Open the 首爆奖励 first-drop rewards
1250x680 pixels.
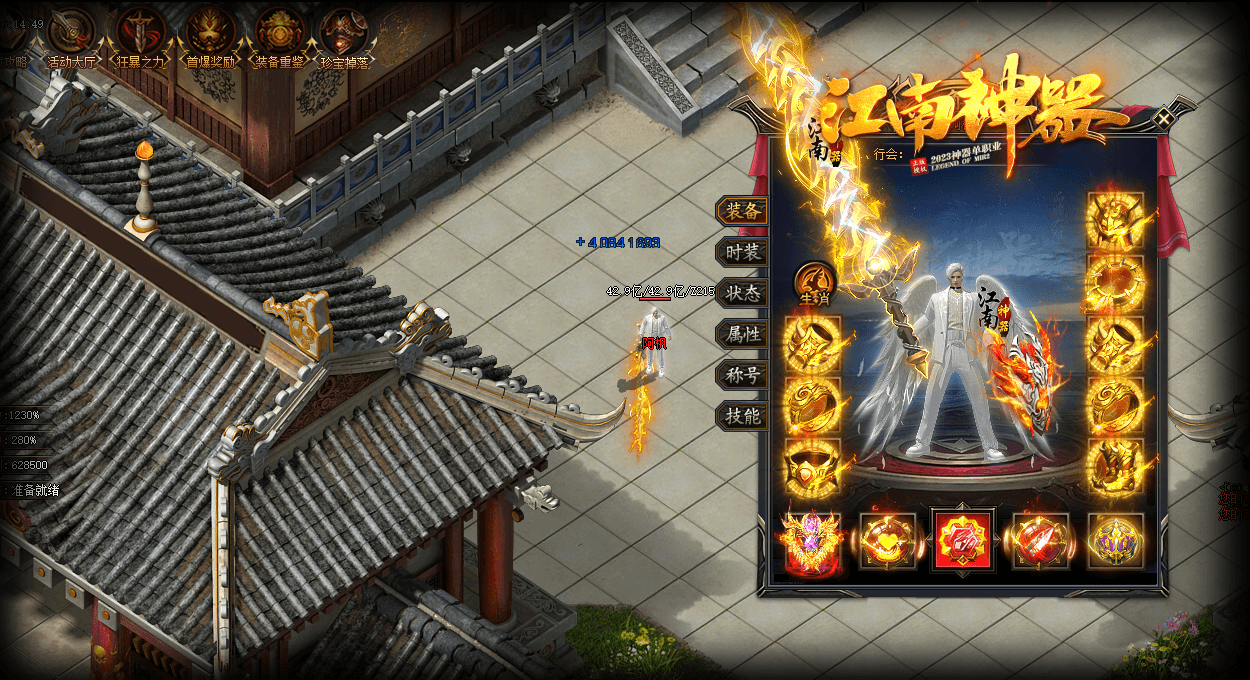point(210,34)
